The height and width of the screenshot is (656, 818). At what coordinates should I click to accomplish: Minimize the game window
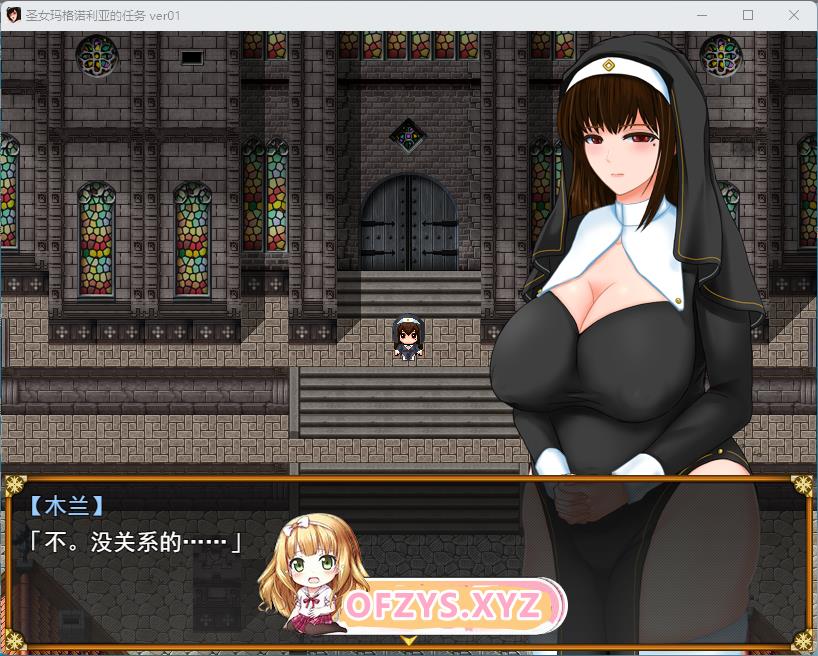(x=703, y=15)
